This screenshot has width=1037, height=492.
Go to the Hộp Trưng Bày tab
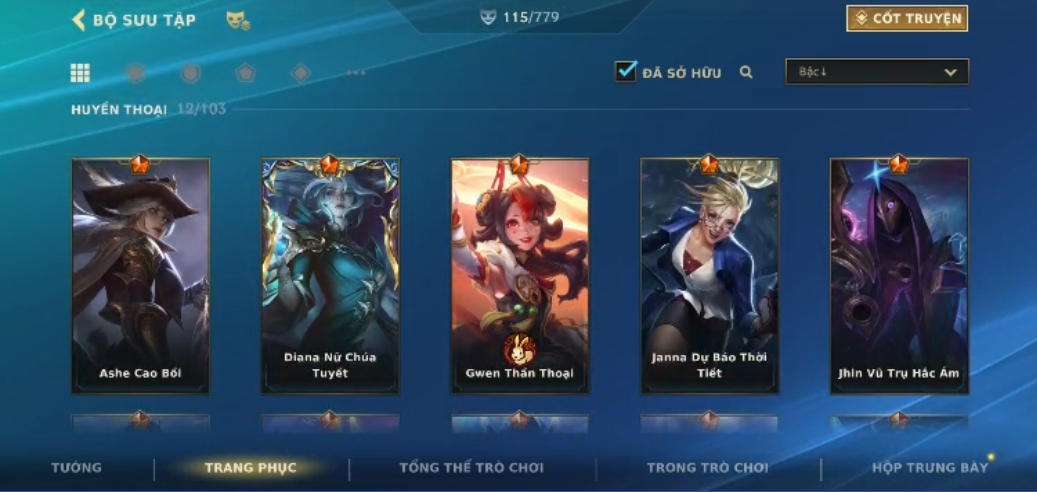coord(929,468)
